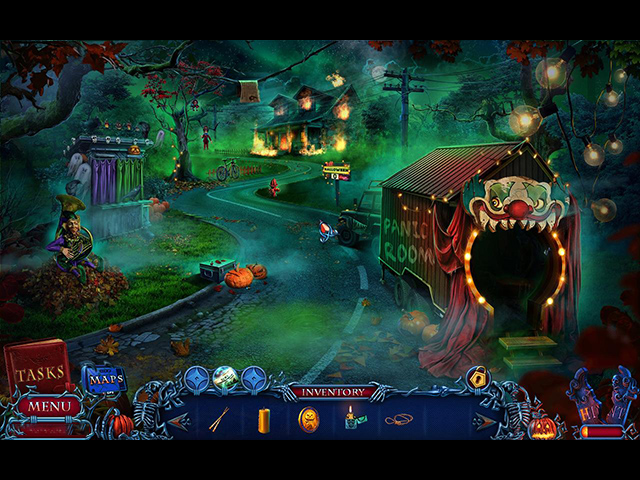Choose the coiled rope inventory item

coord(397,420)
